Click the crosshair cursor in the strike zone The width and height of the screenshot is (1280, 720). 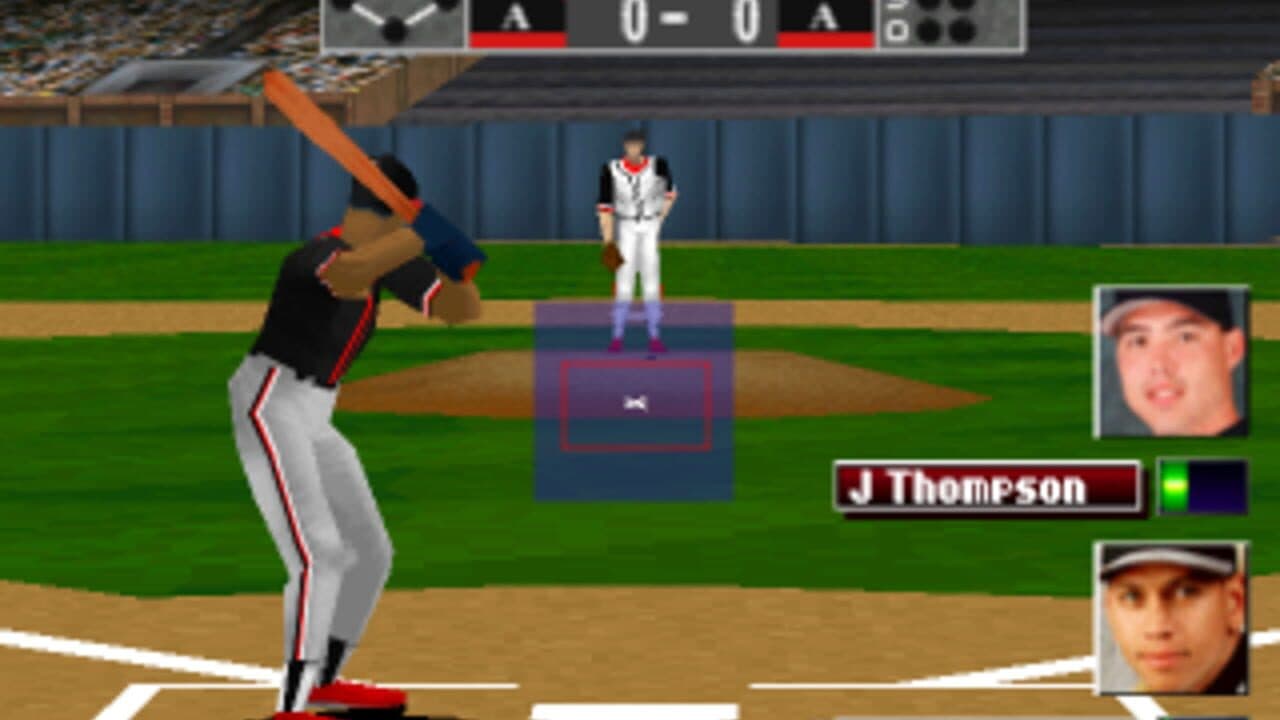[x=637, y=403]
